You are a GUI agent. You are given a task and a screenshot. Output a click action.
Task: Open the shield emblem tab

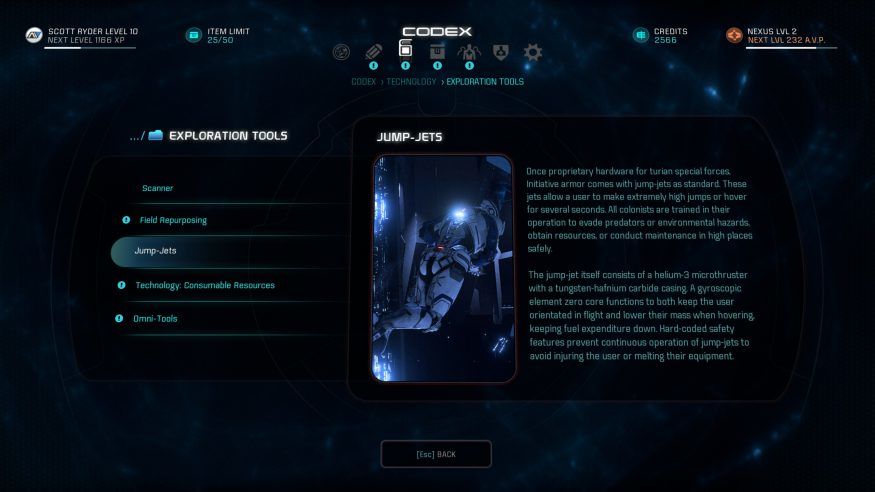pos(501,52)
